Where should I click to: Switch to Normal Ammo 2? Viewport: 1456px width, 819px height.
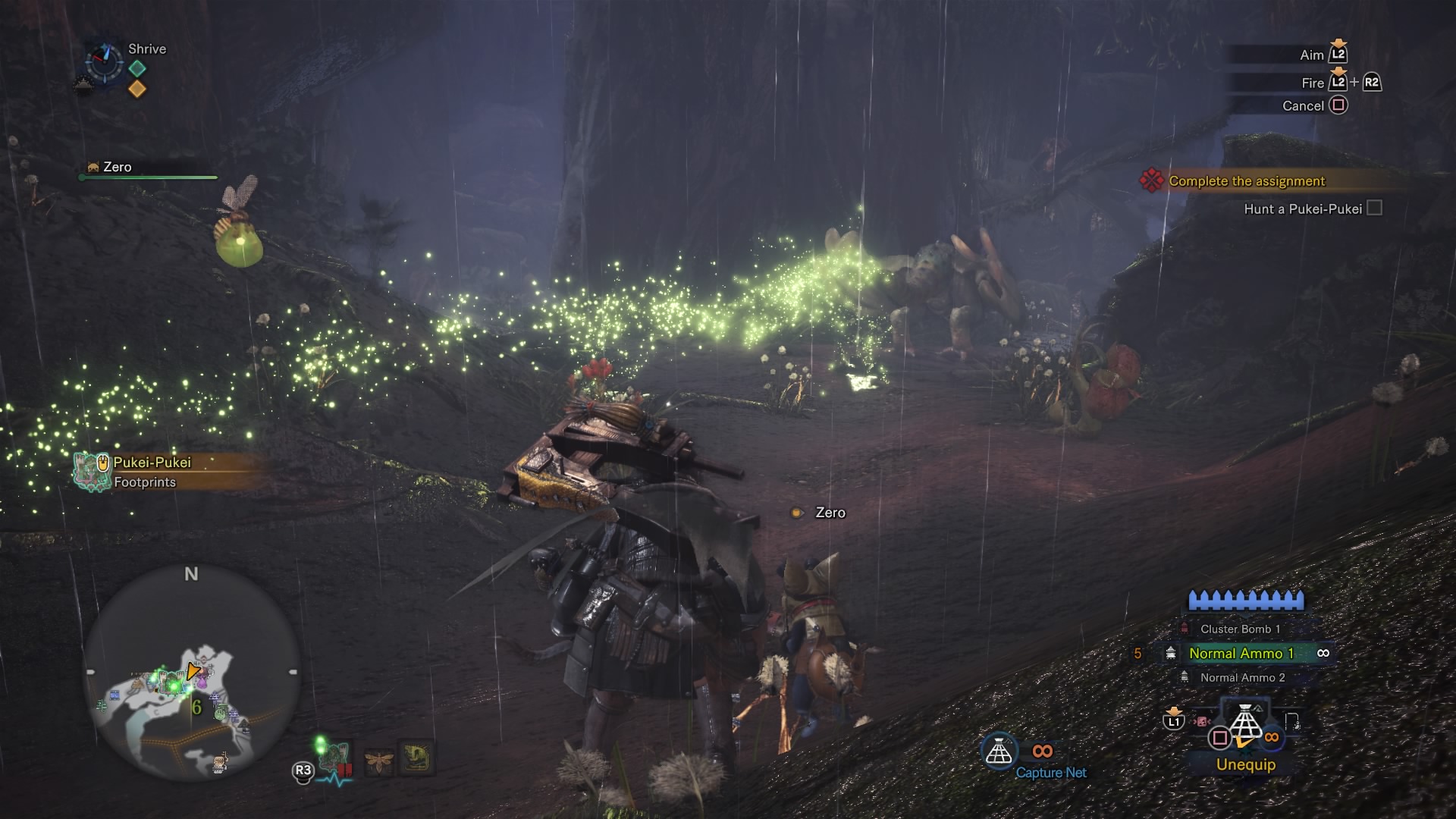click(1242, 677)
